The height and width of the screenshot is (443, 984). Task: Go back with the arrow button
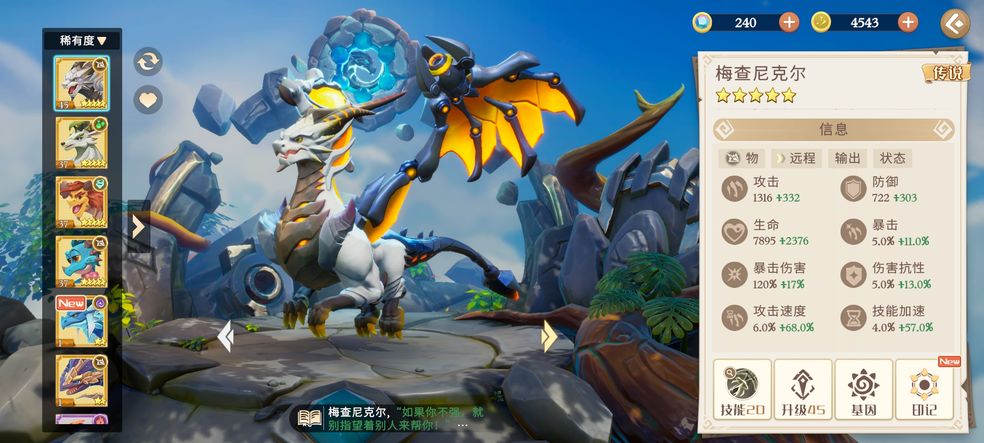point(955,23)
